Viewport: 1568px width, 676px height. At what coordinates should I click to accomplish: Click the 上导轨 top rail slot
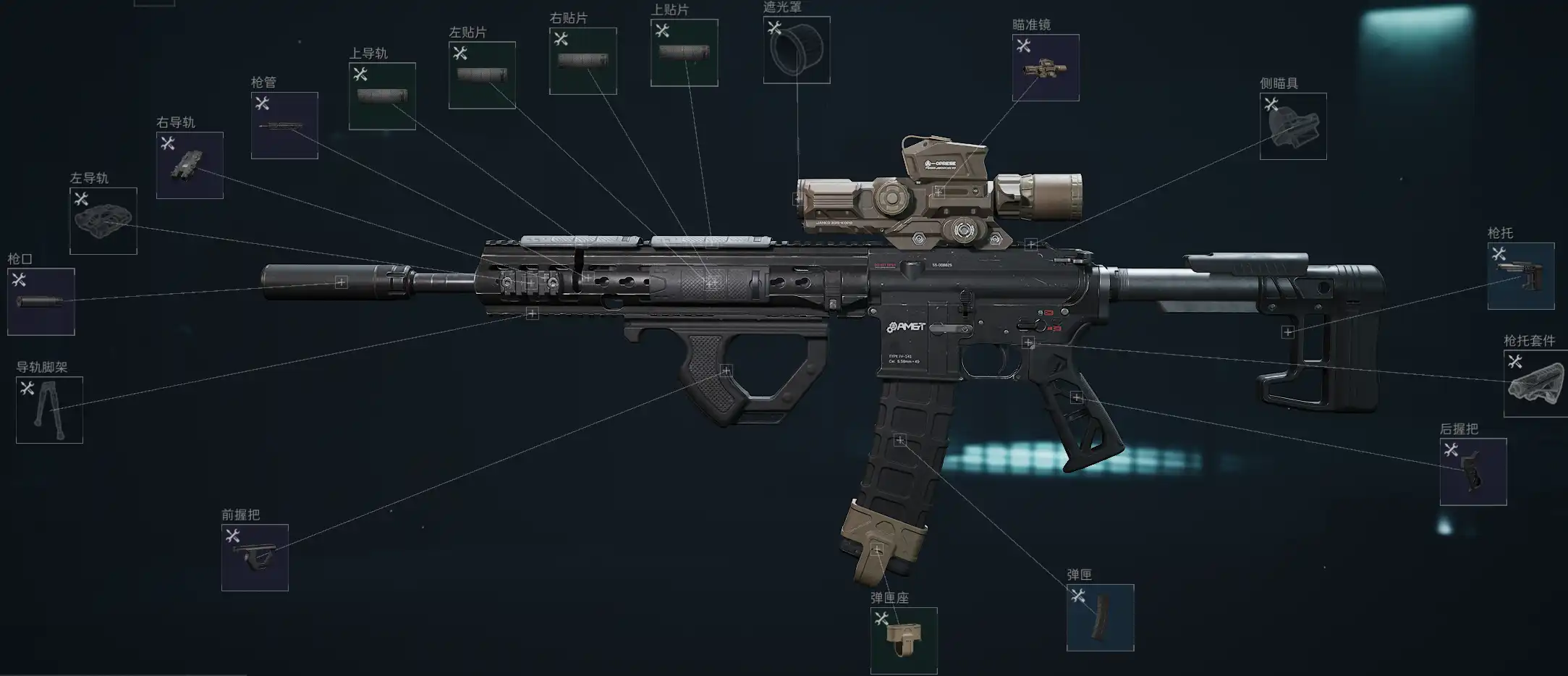[382, 96]
